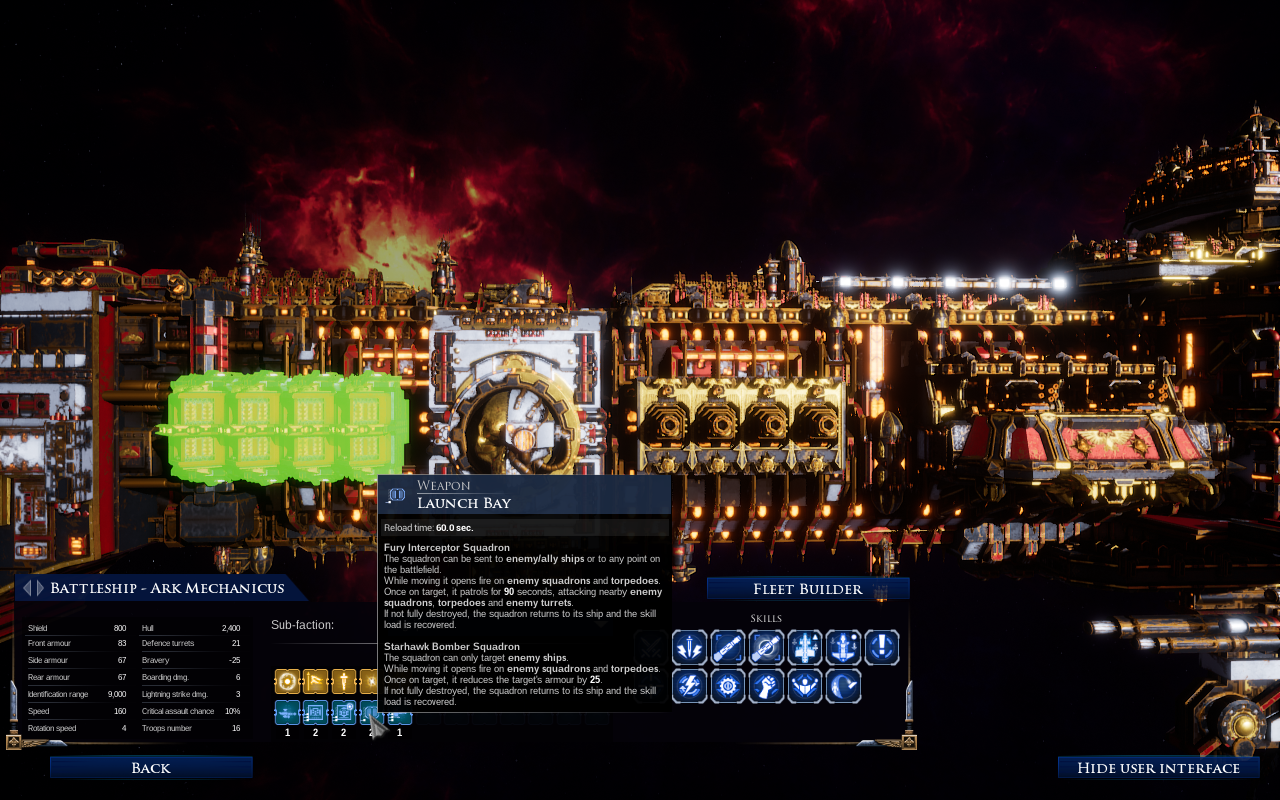The width and height of the screenshot is (1280, 800).
Task: Go back with the Back button
Action: point(151,768)
